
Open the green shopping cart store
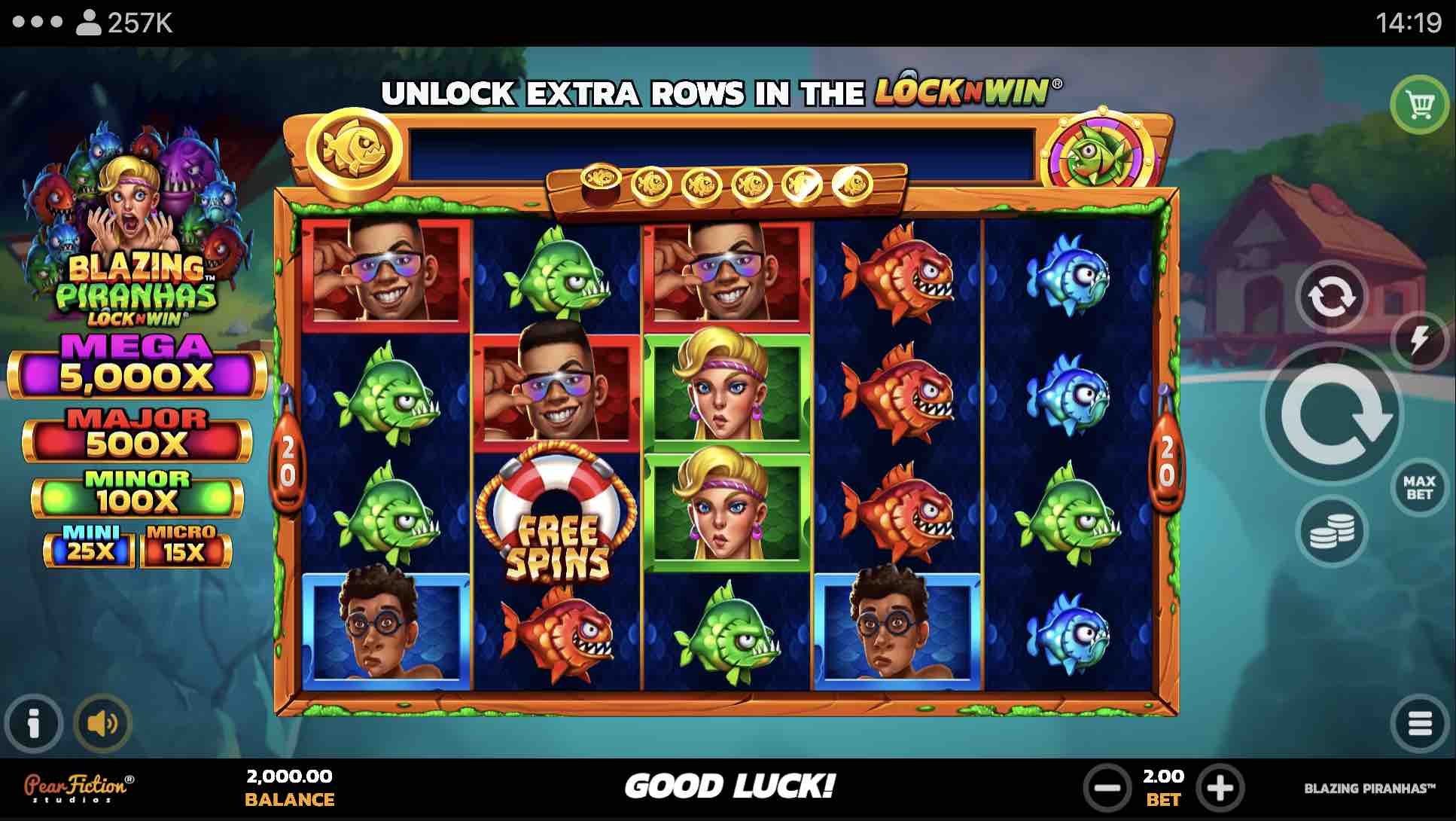(x=1419, y=105)
